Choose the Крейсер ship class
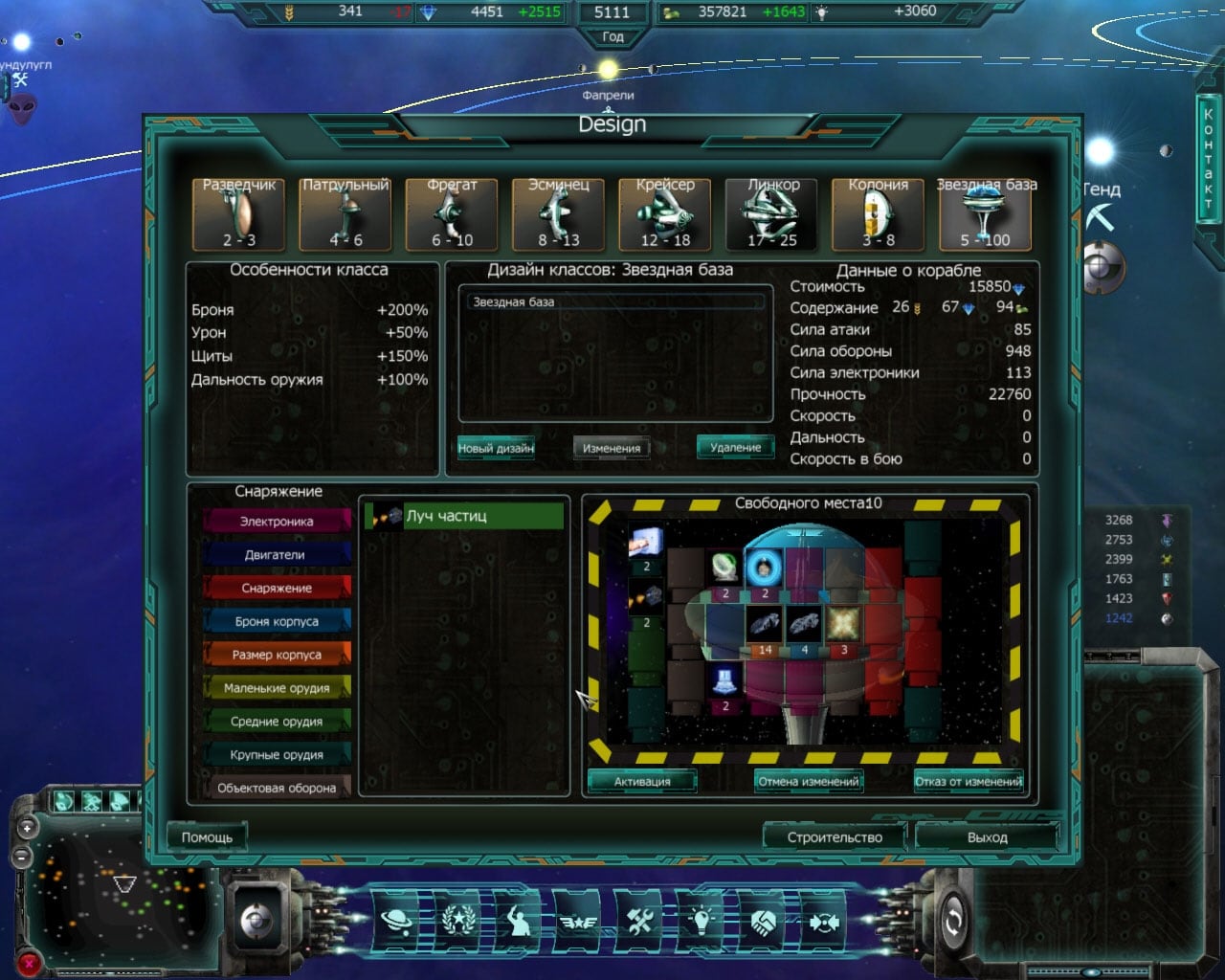The width and height of the screenshot is (1225, 980). pyautogui.click(x=665, y=214)
